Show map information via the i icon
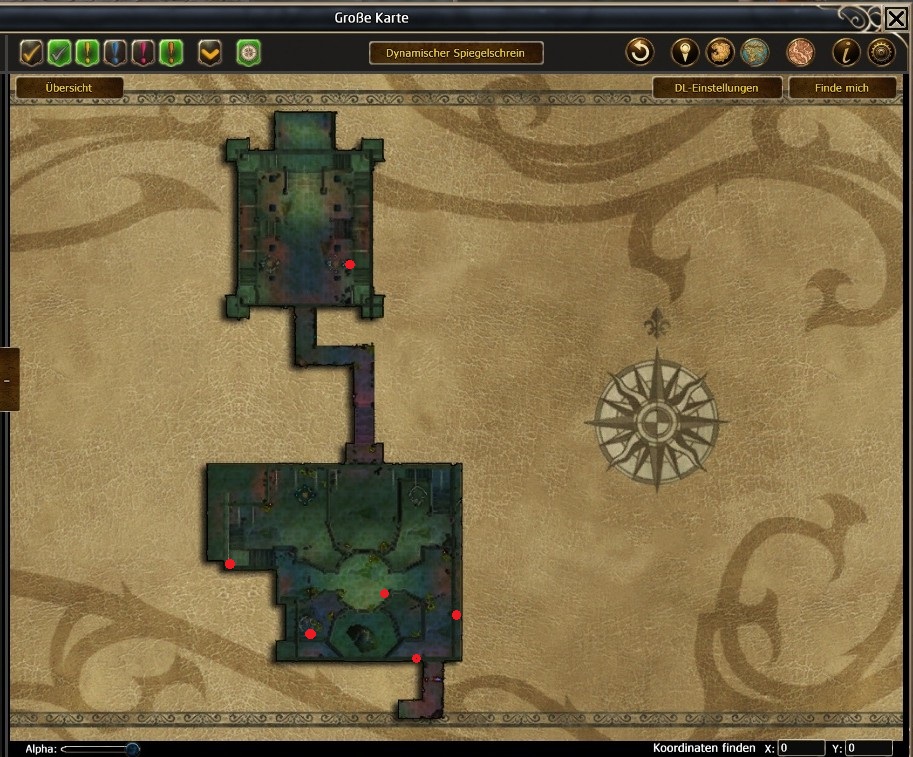 (x=845, y=52)
